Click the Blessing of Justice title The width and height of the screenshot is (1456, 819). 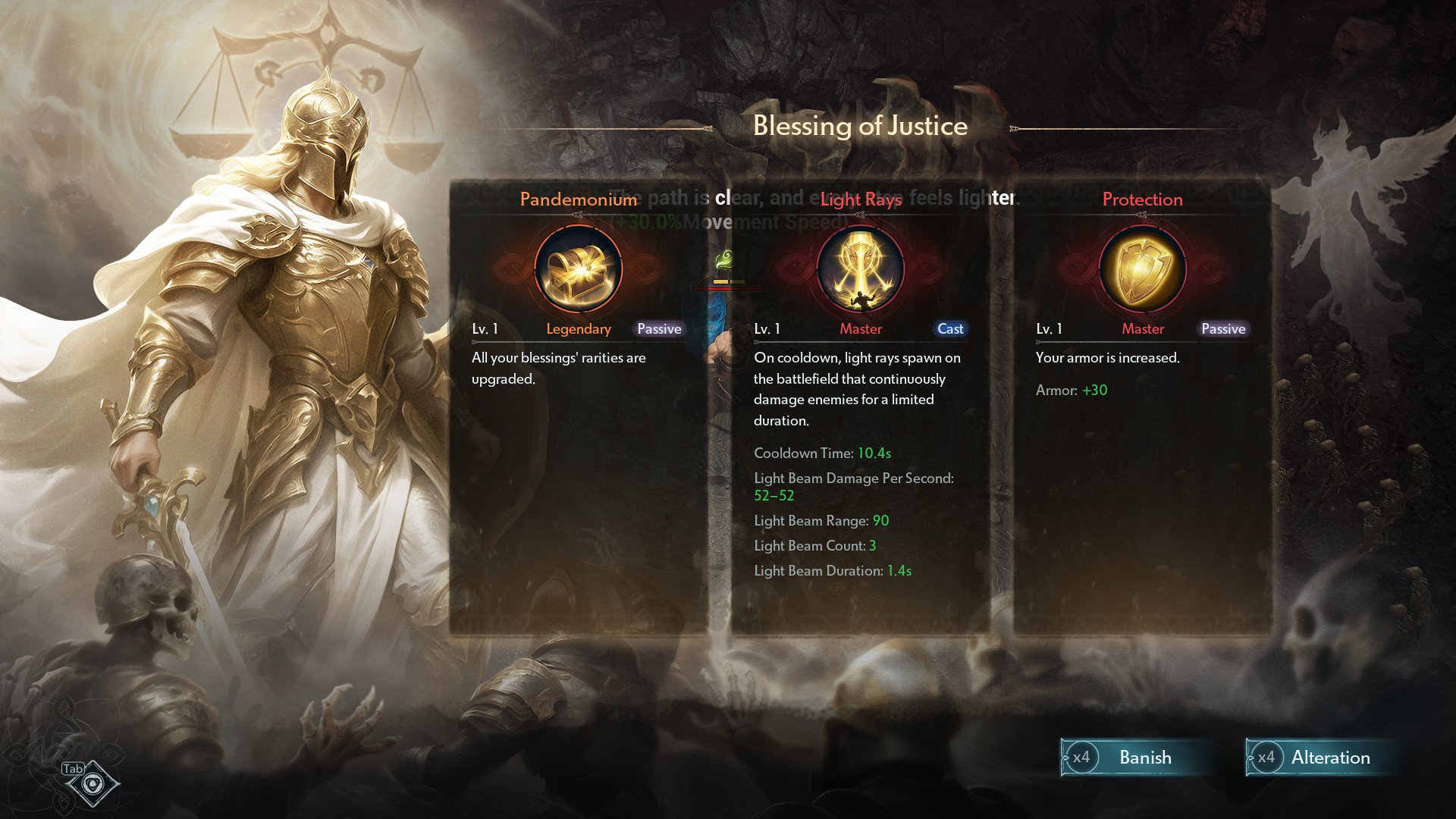860,125
